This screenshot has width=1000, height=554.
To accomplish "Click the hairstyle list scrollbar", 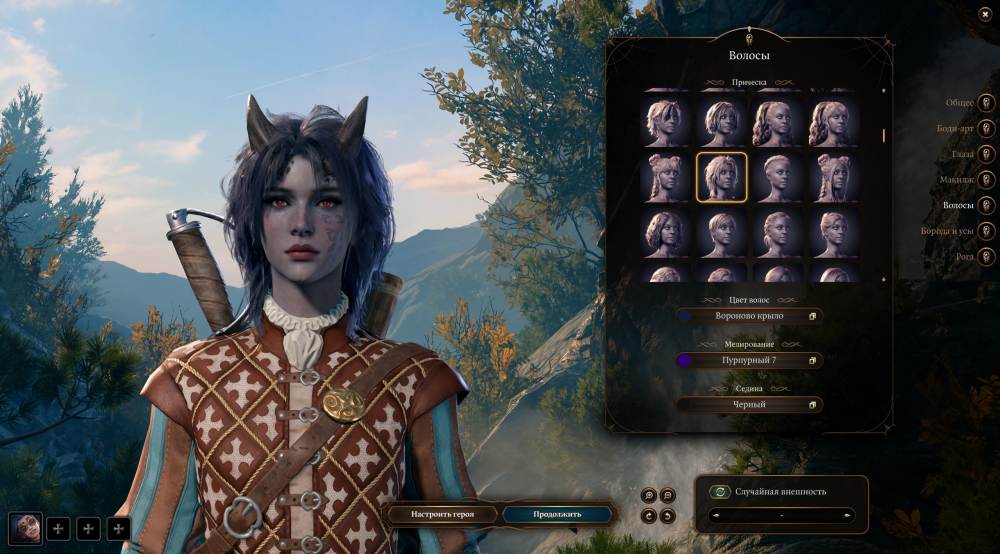I will [883, 135].
